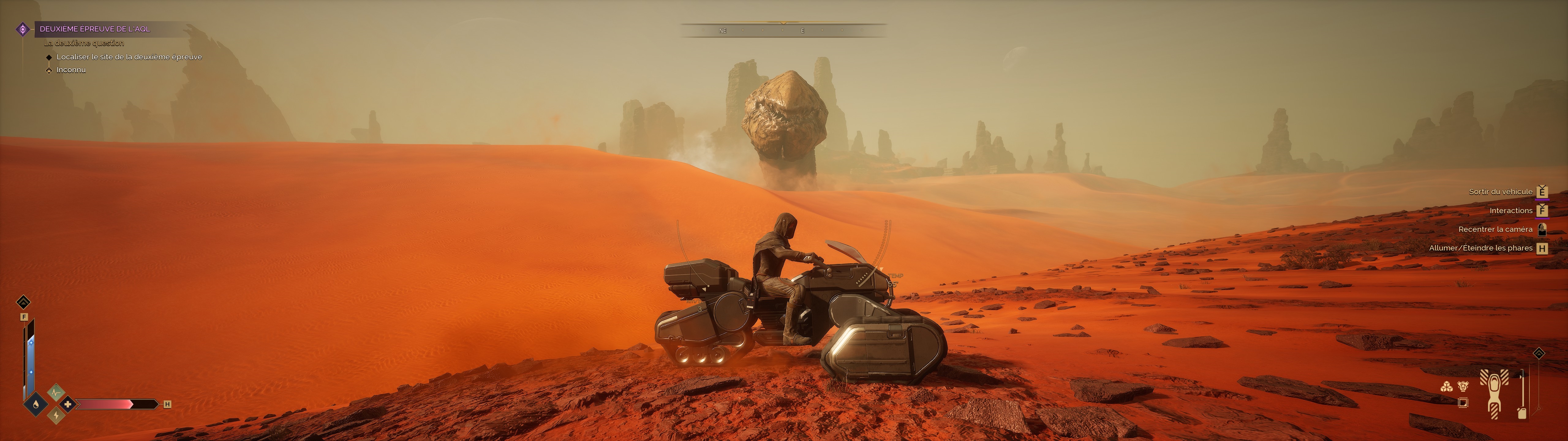The image size is (1568, 441).
Task: Click the sandbike top-view status diagram
Action: coord(1494,394)
